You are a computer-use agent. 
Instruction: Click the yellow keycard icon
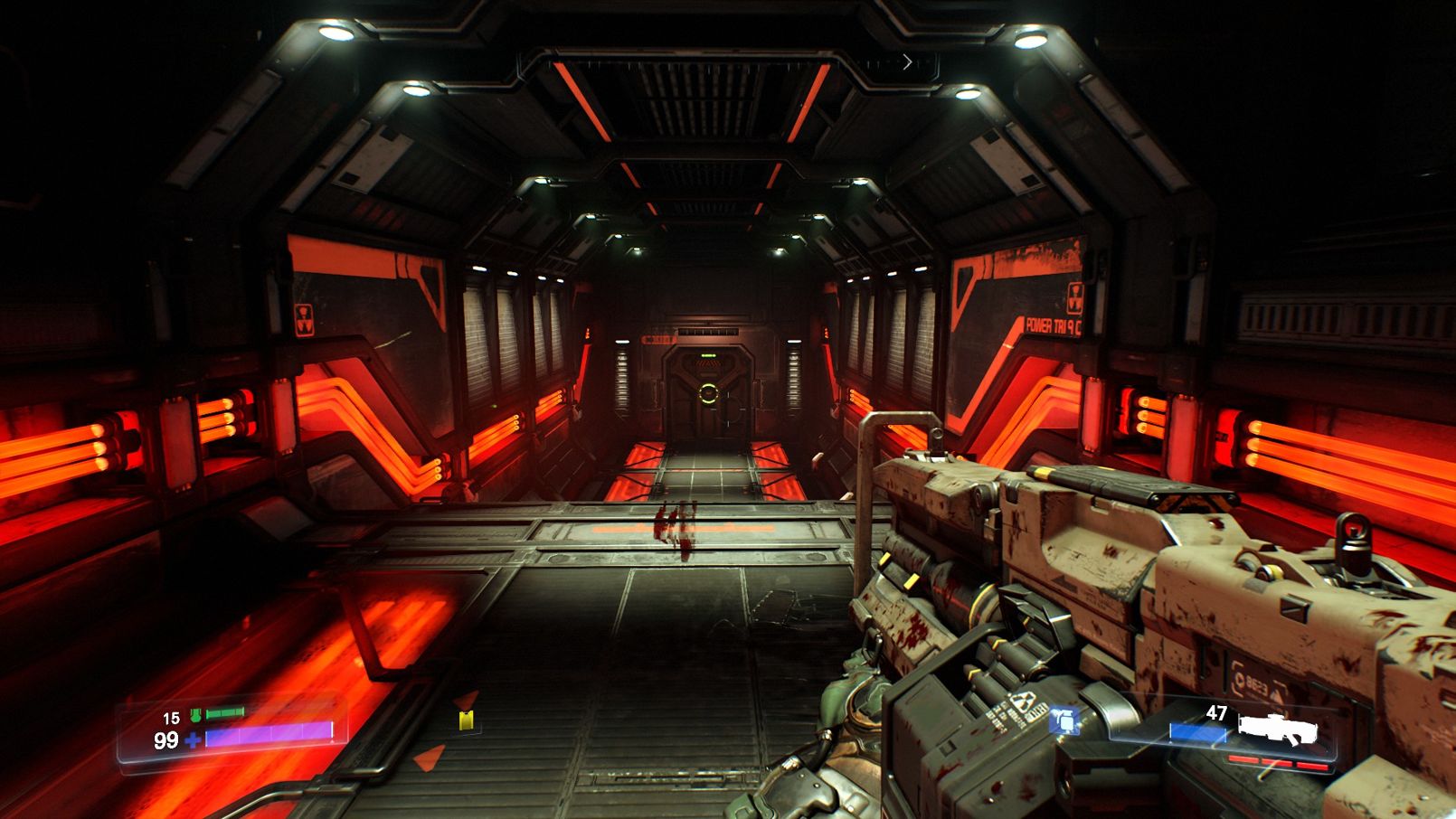[x=466, y=720]
